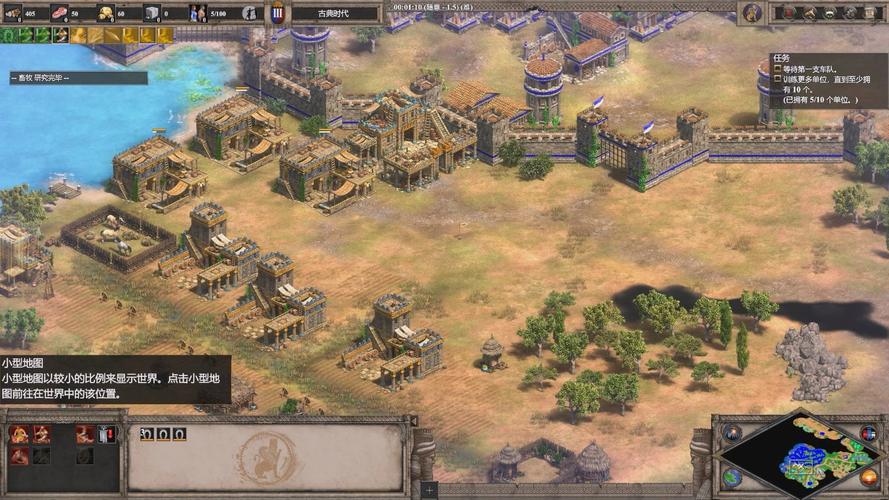Click the wood resource icon
Screen dimensions: 889x500
(x=13, y=13)
